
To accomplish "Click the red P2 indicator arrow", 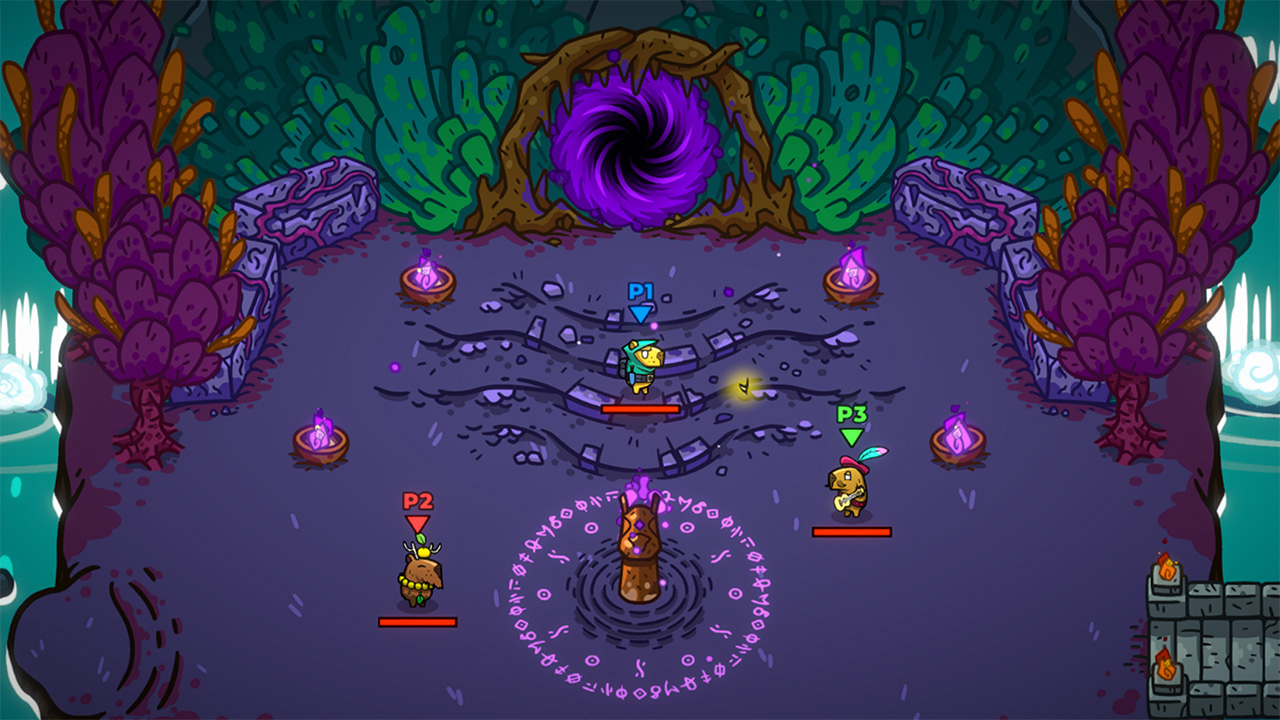I will tap(417, 521).
